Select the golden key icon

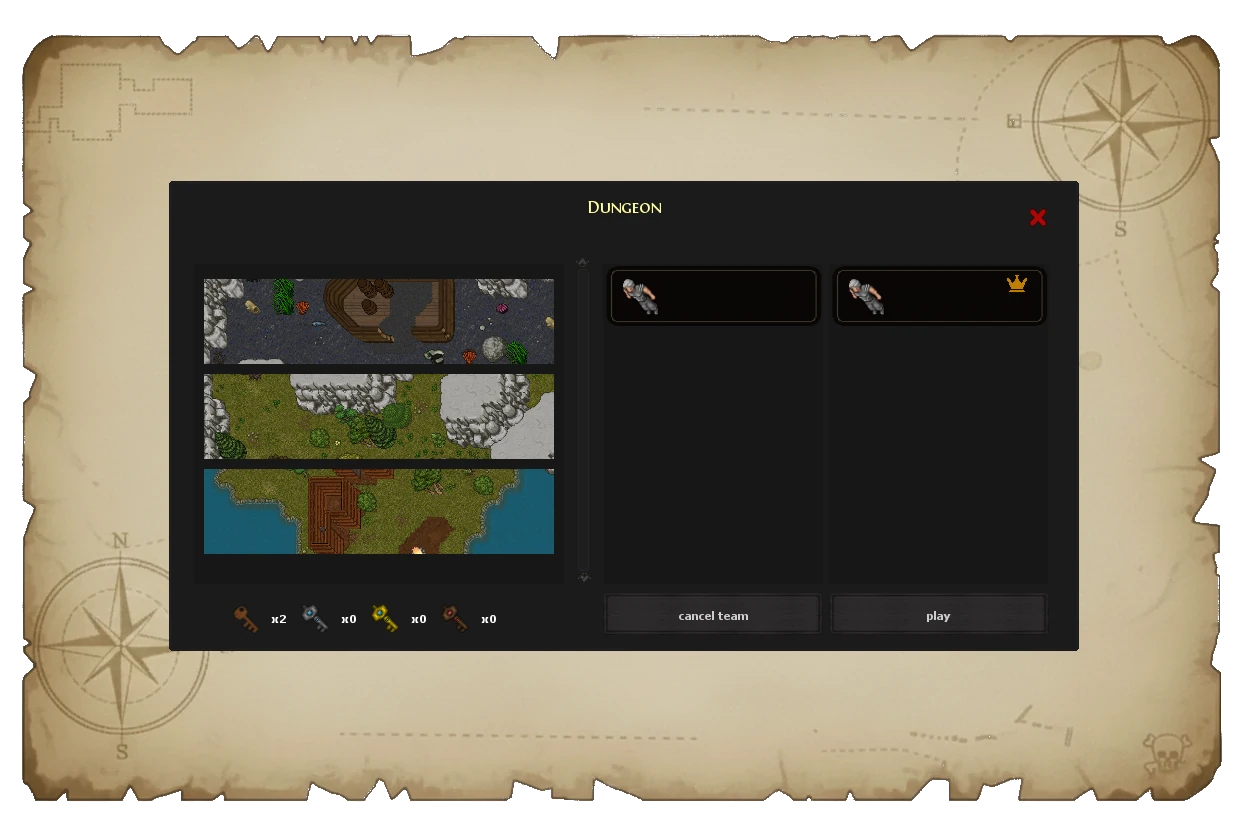point(385,619)
